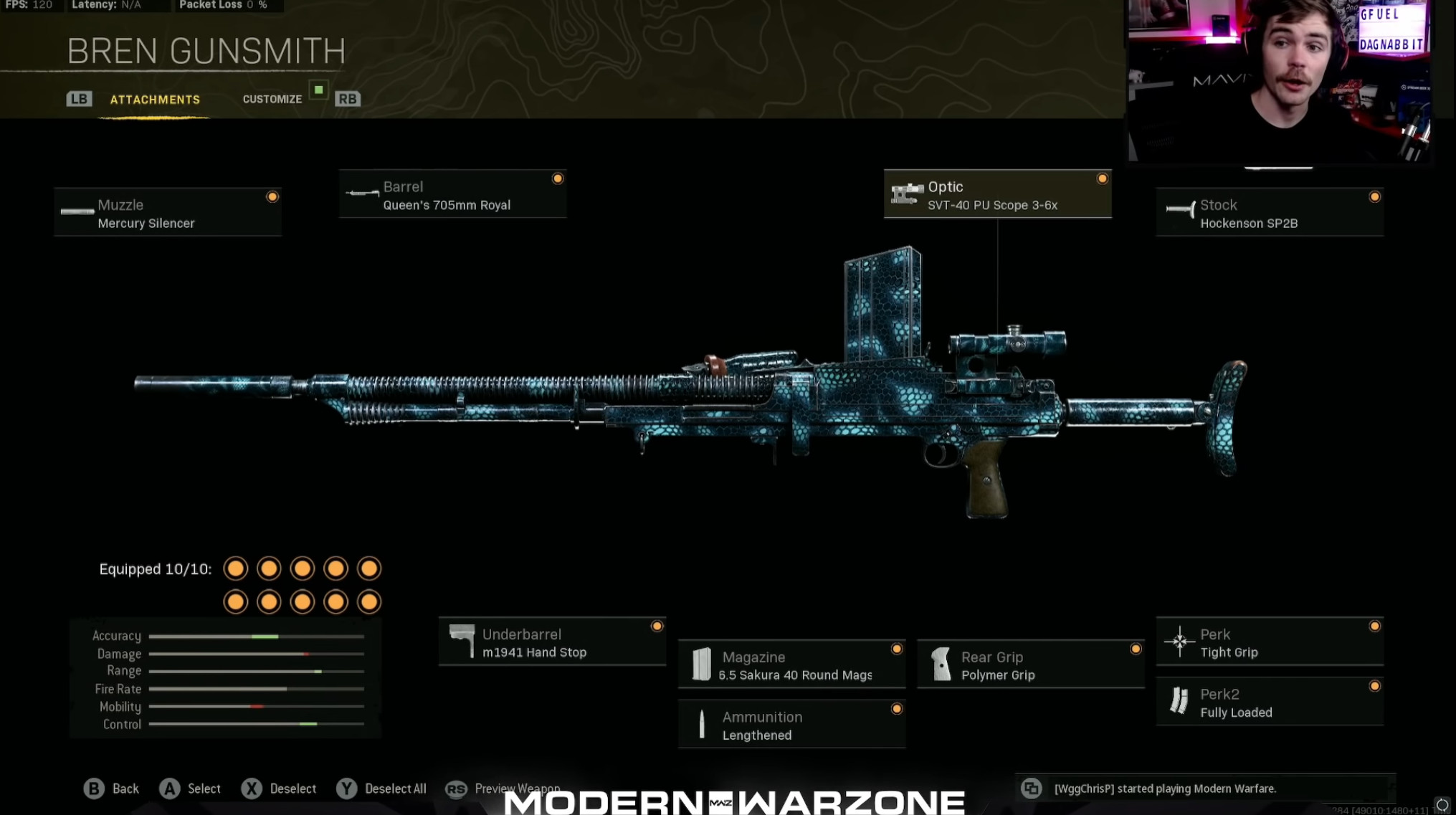1456x815 pixels.
Task: Open the Stock Hockenson SP2B slot
Action: coord(1269,213)
